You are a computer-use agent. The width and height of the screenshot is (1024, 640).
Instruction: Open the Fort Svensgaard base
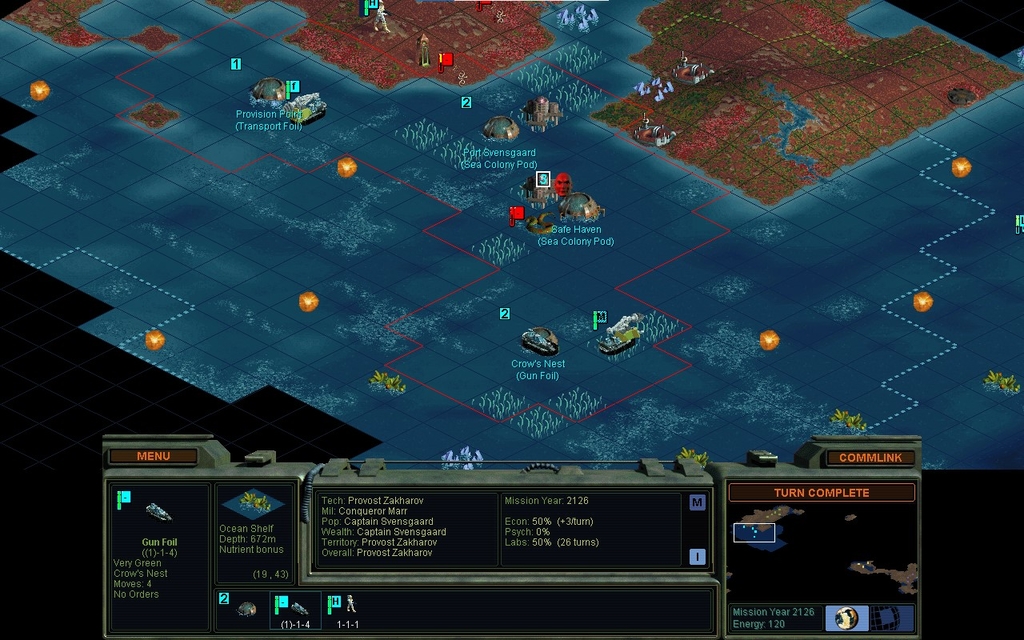click(x=500, y=129)
